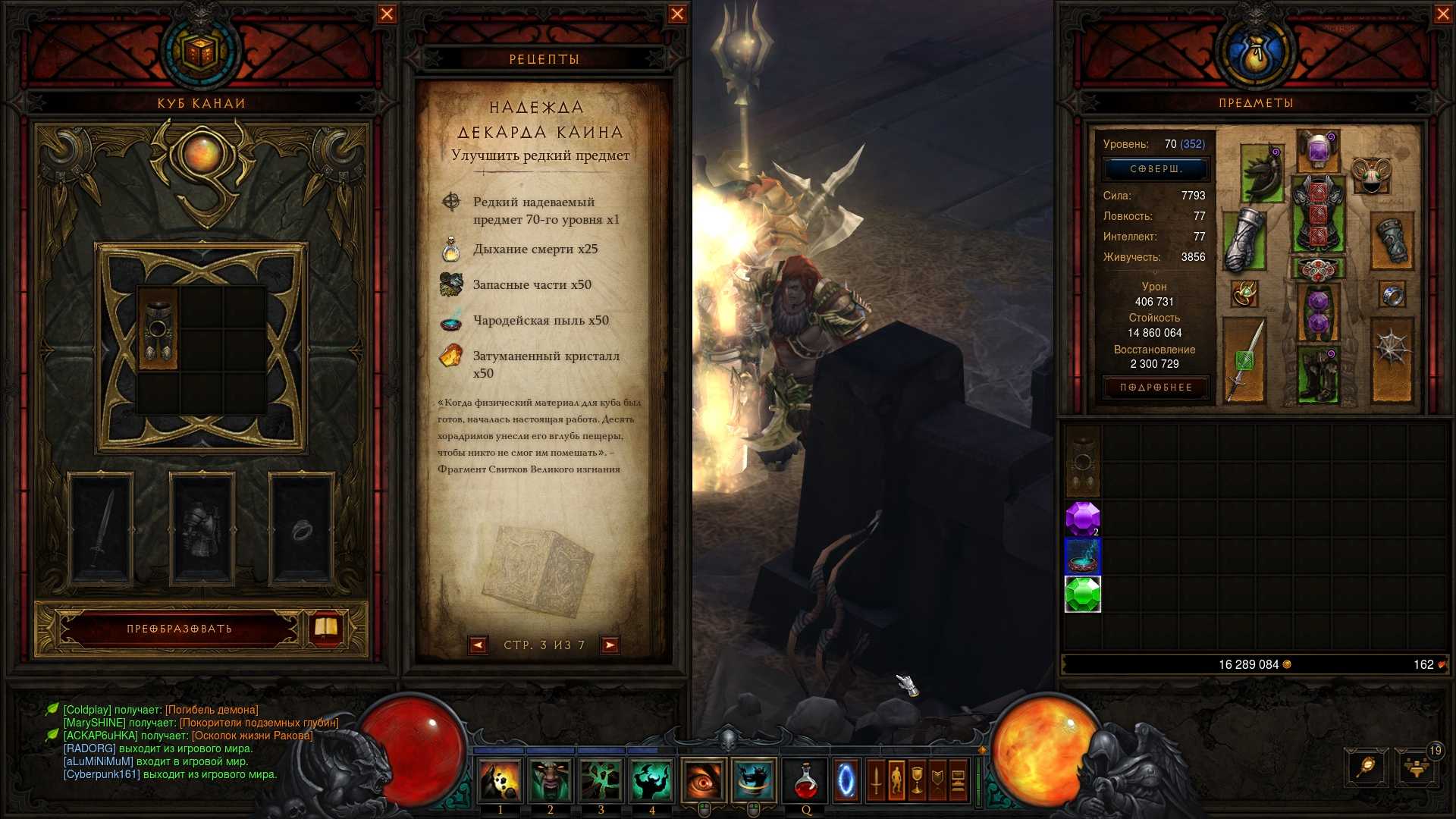The height and width of the screenshot is (819, 1456).
Task: Go to the previous recipe page
Action: pos(478,645)
